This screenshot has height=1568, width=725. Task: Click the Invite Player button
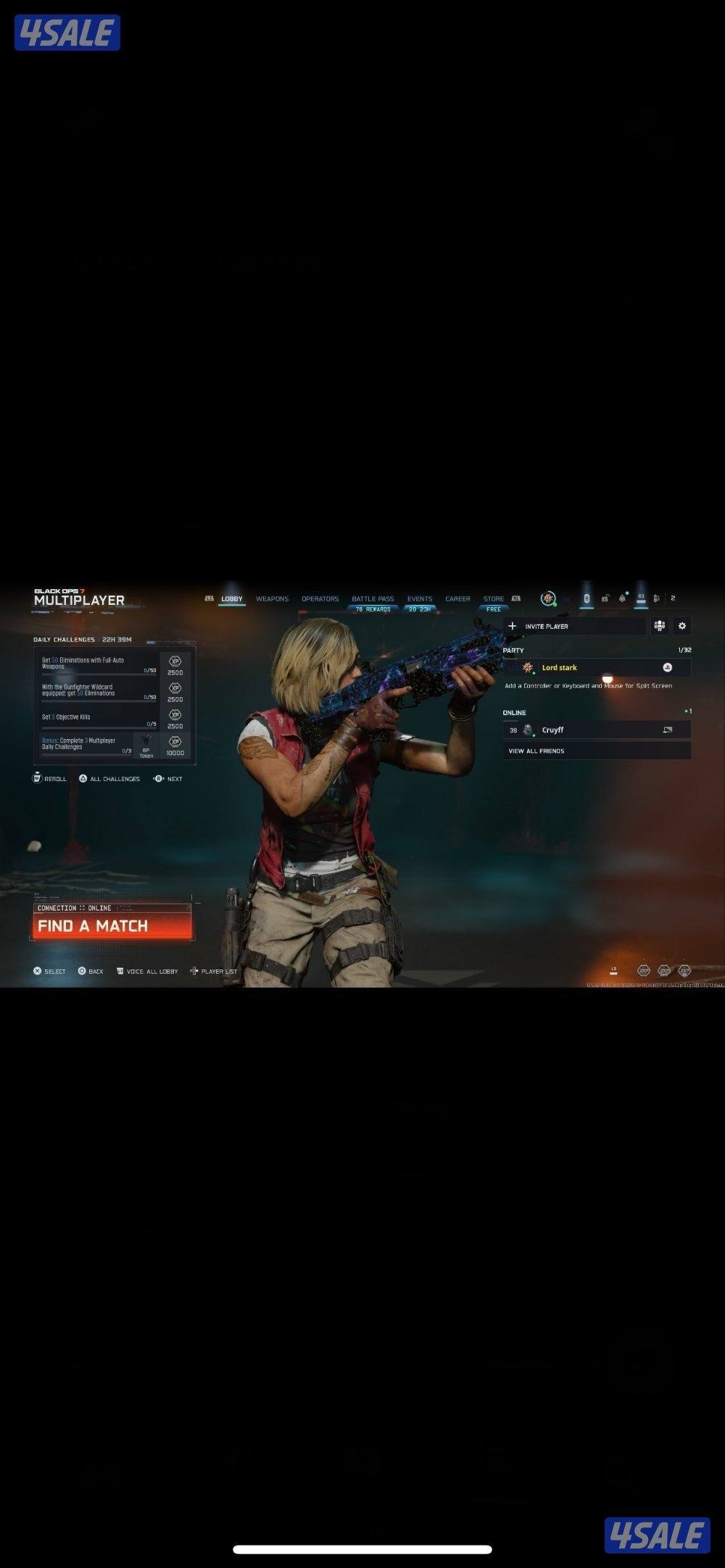click(573, 626)
